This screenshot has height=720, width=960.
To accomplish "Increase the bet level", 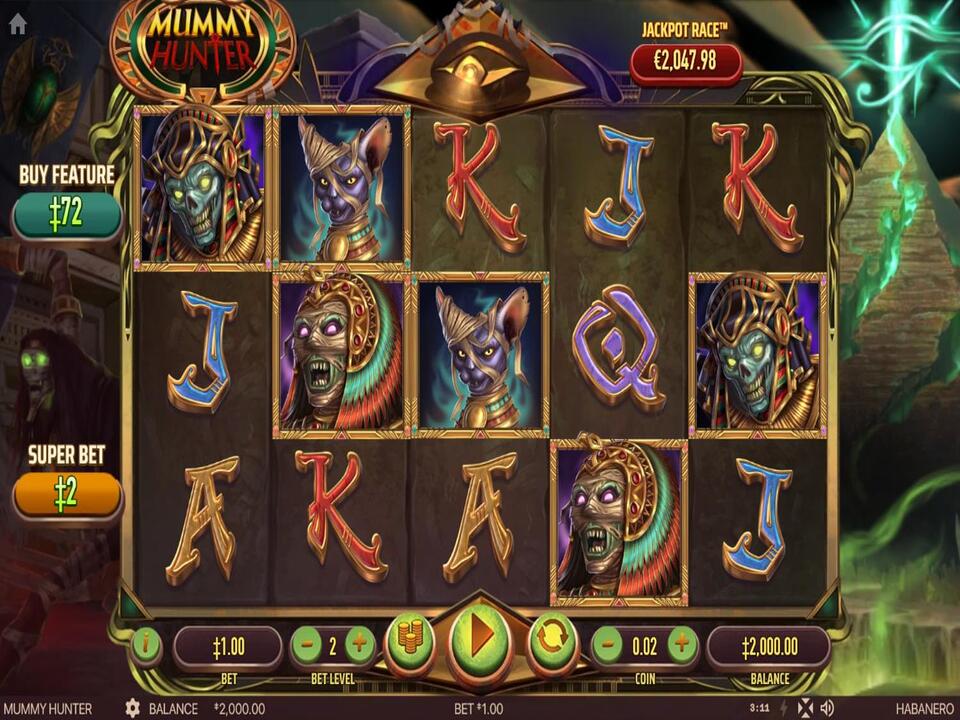I will (360, 646).
